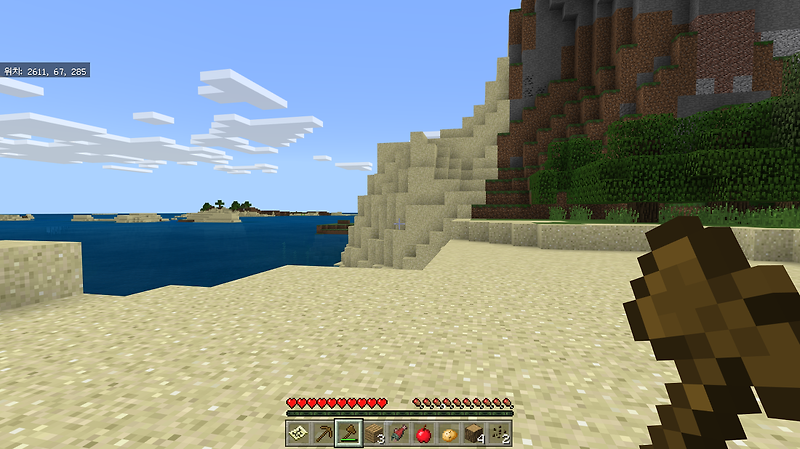The width and height of the screenshot is (800, 449).
Task: Select the oak log stack
Action: coord(474,434)
